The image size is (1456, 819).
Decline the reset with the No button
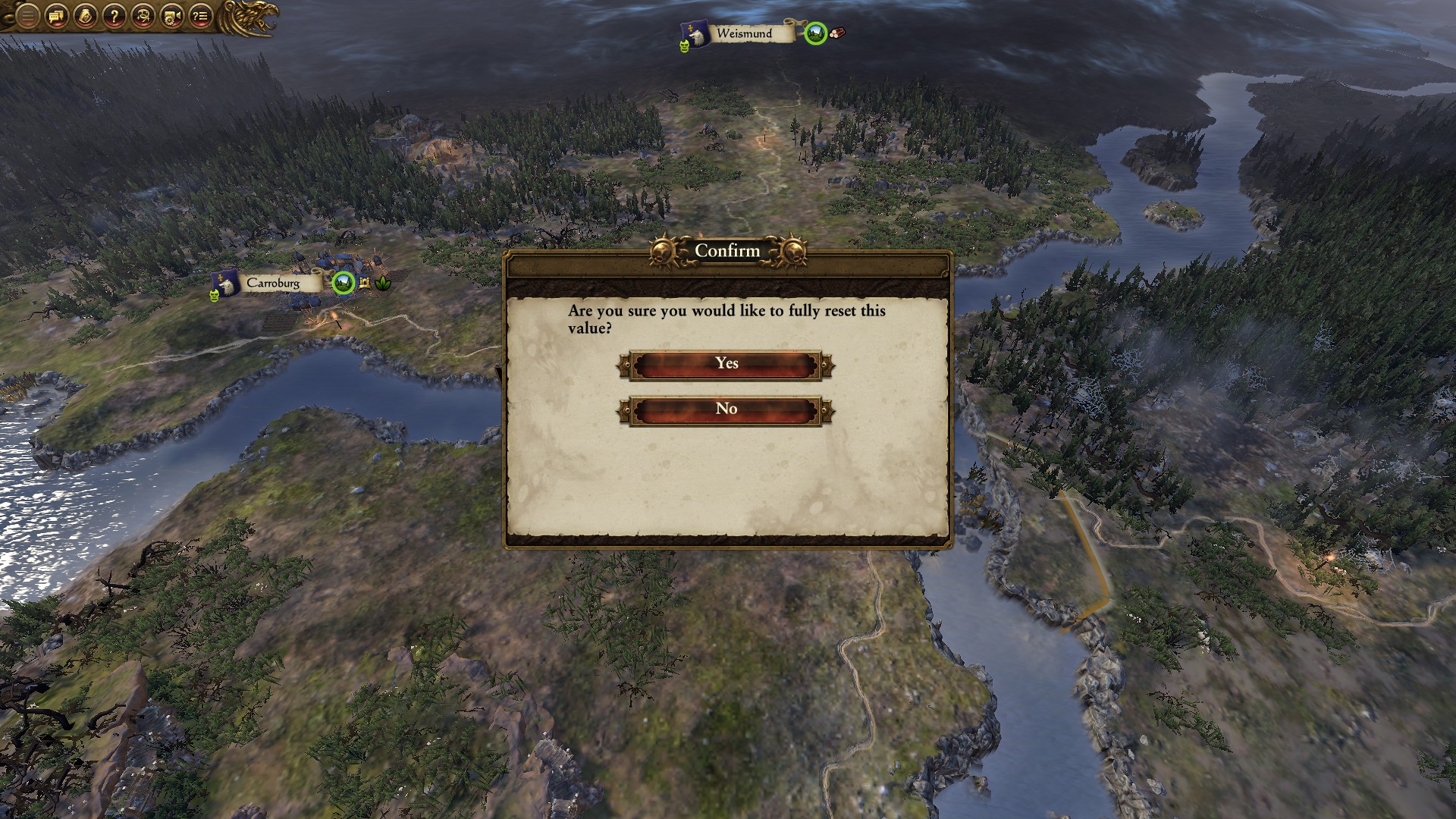tap(726, 410)
